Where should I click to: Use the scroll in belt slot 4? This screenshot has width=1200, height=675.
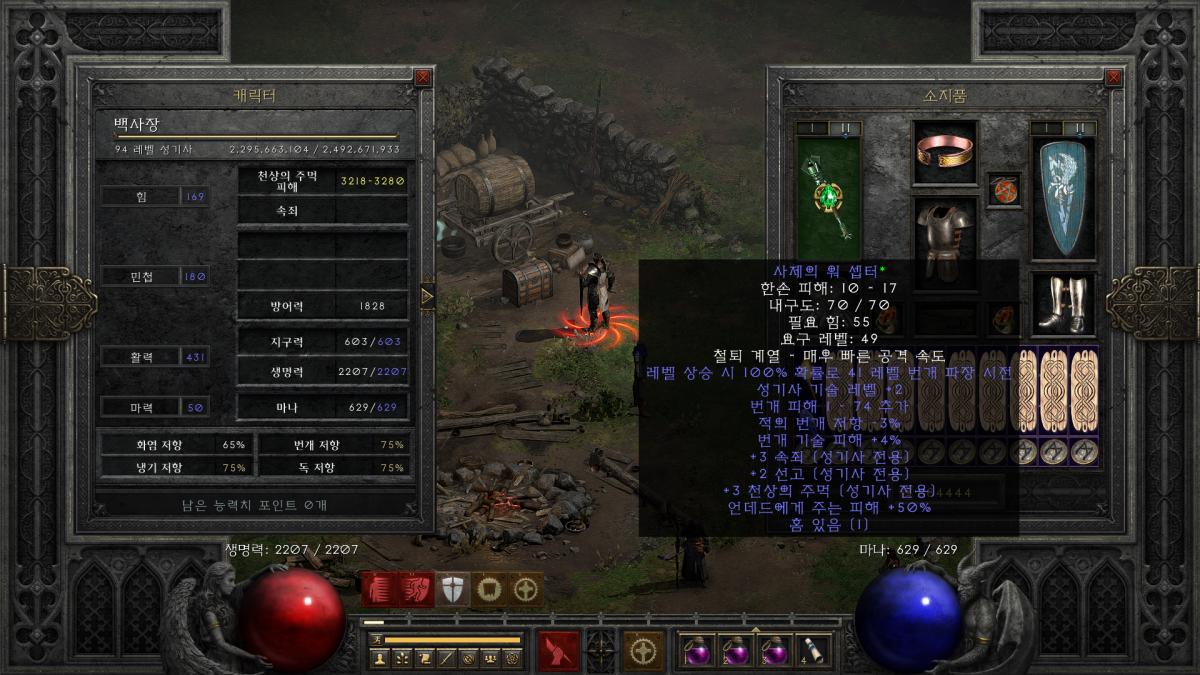(811, 650)
